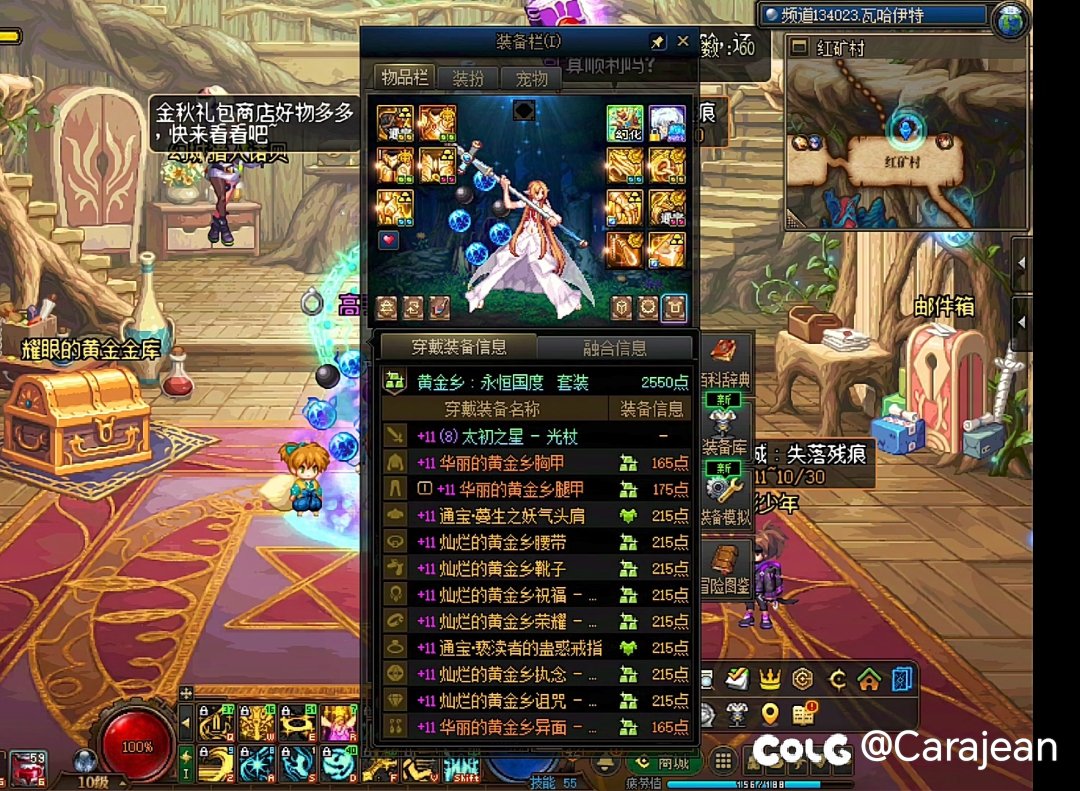This screenshot has width=1080, height=791.
Task: Click the red heart slot
Action: coord(389,240)
